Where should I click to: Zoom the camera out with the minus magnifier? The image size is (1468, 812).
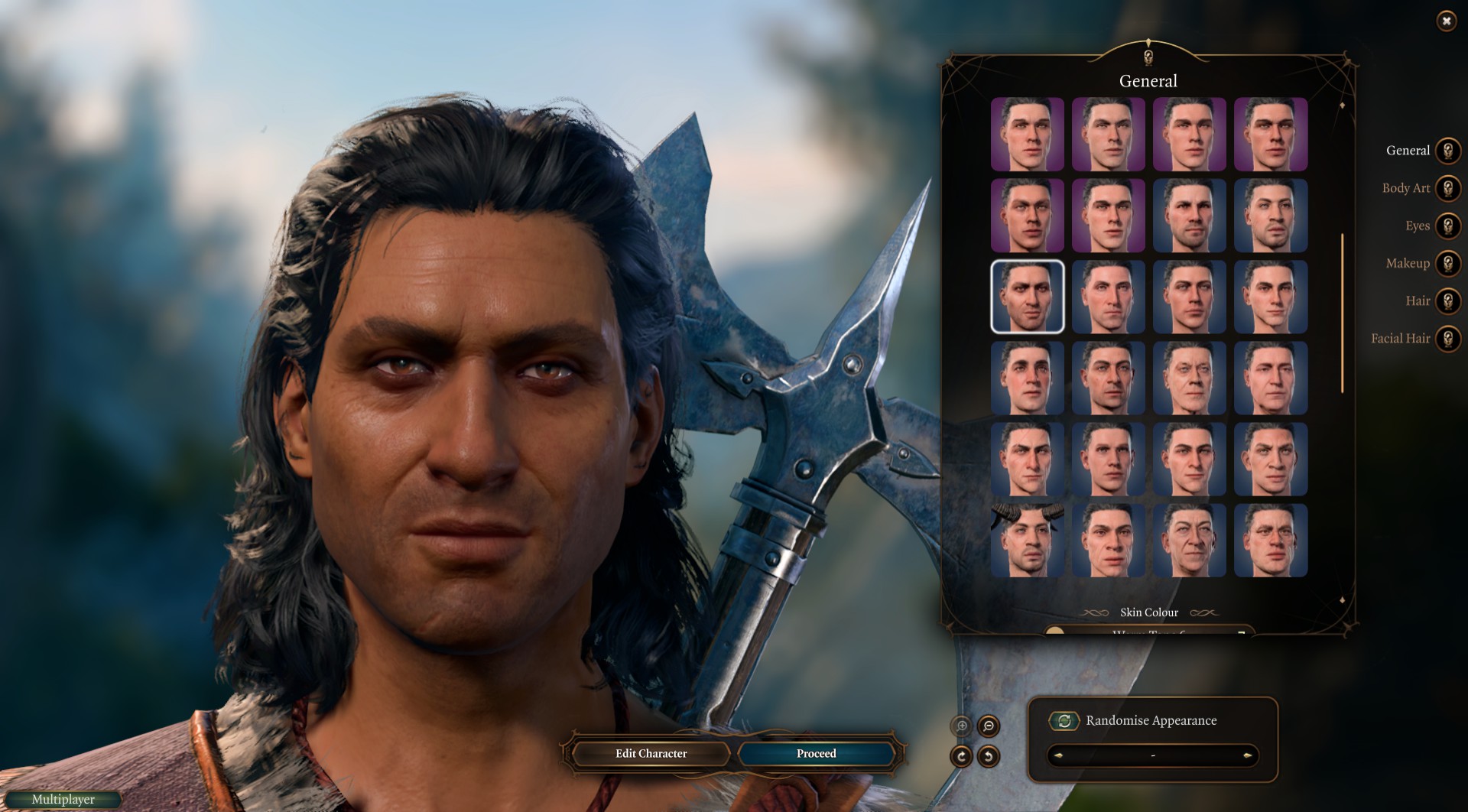pos(988,726)
